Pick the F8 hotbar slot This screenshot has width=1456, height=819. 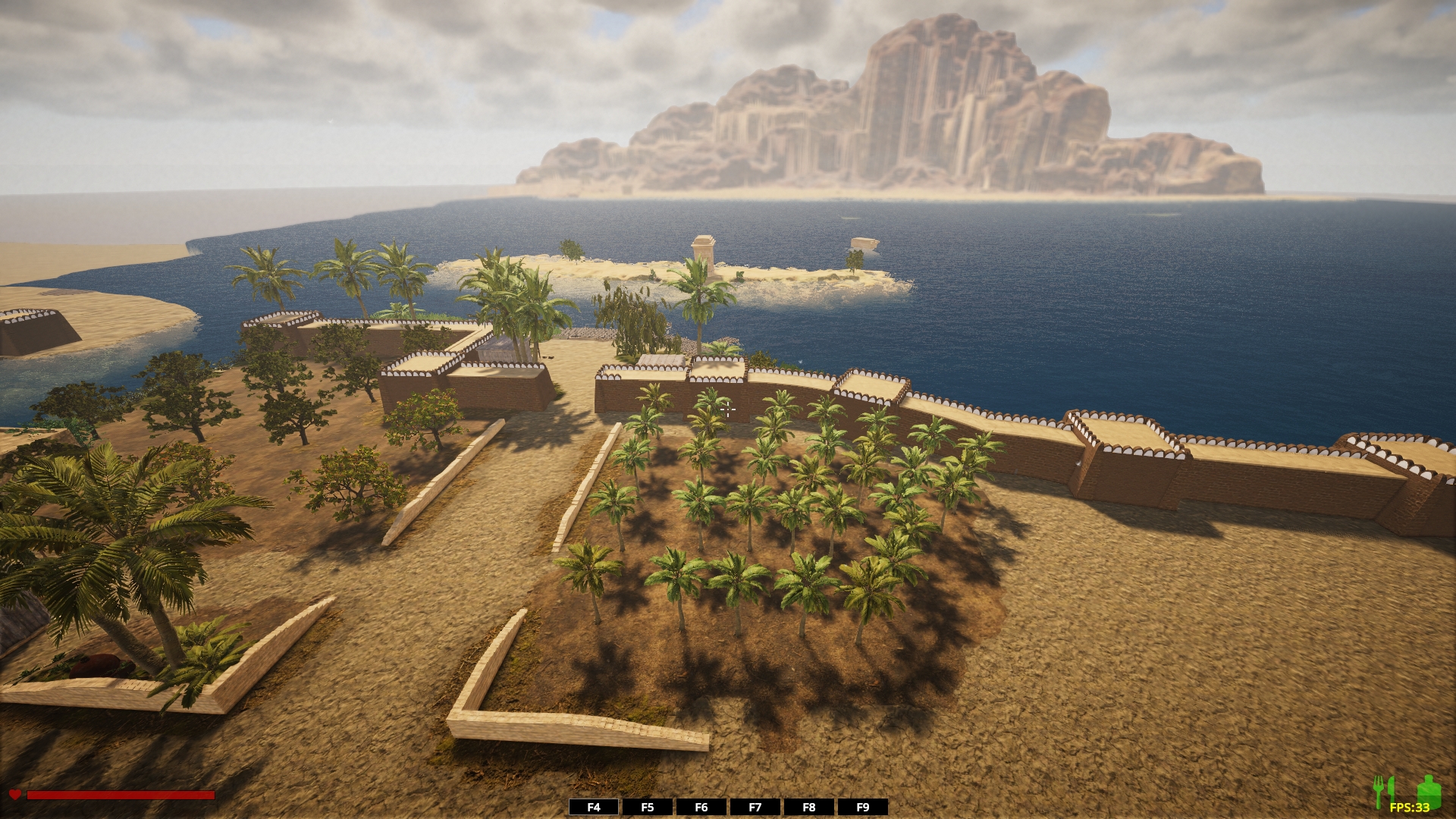tap(809, 807)
